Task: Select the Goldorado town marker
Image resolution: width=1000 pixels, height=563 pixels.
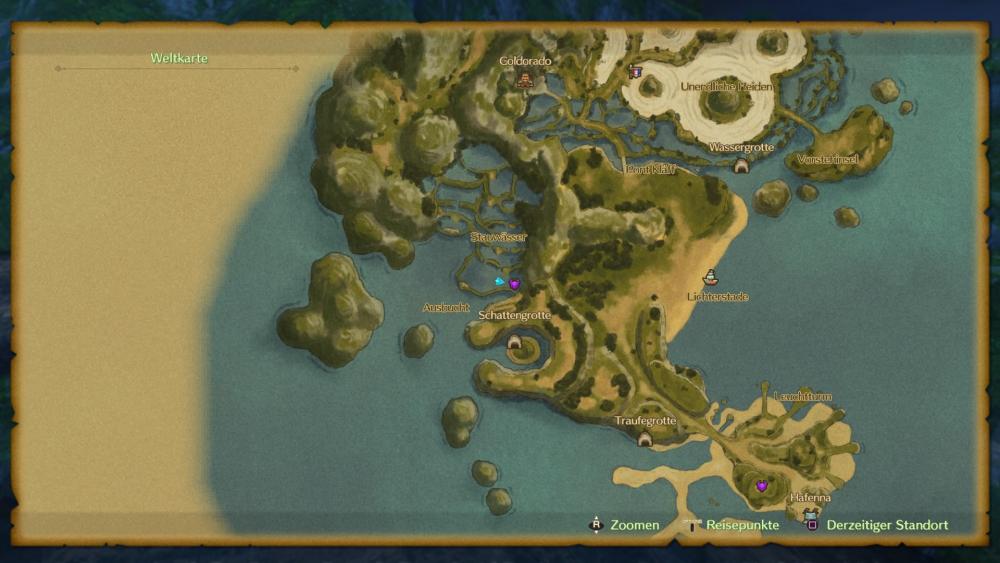Action: click(x=524, y=79)
